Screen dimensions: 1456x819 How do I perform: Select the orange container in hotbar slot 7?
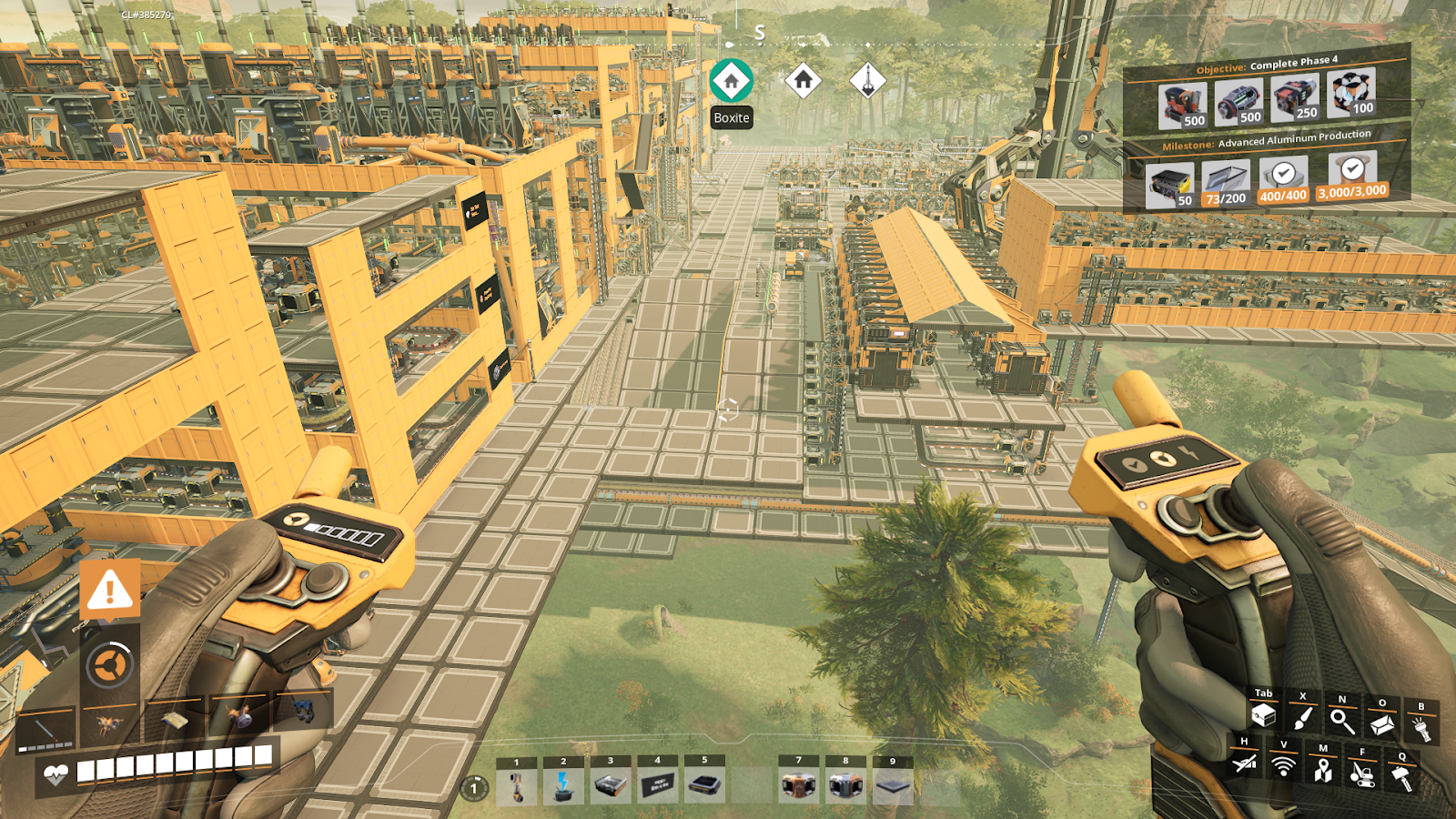[798, 785]
